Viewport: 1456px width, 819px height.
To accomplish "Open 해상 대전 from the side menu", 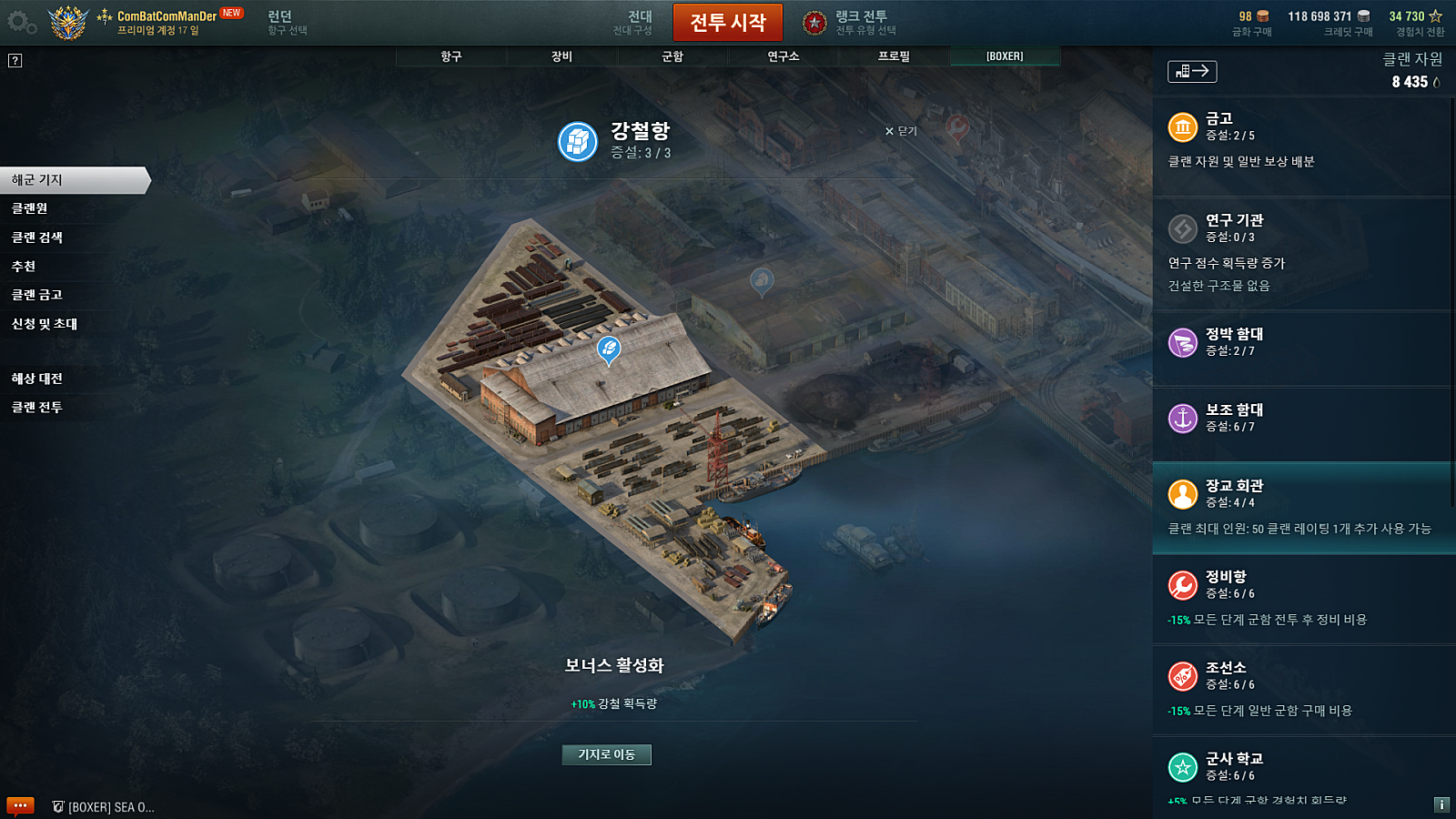I will 37,379.
